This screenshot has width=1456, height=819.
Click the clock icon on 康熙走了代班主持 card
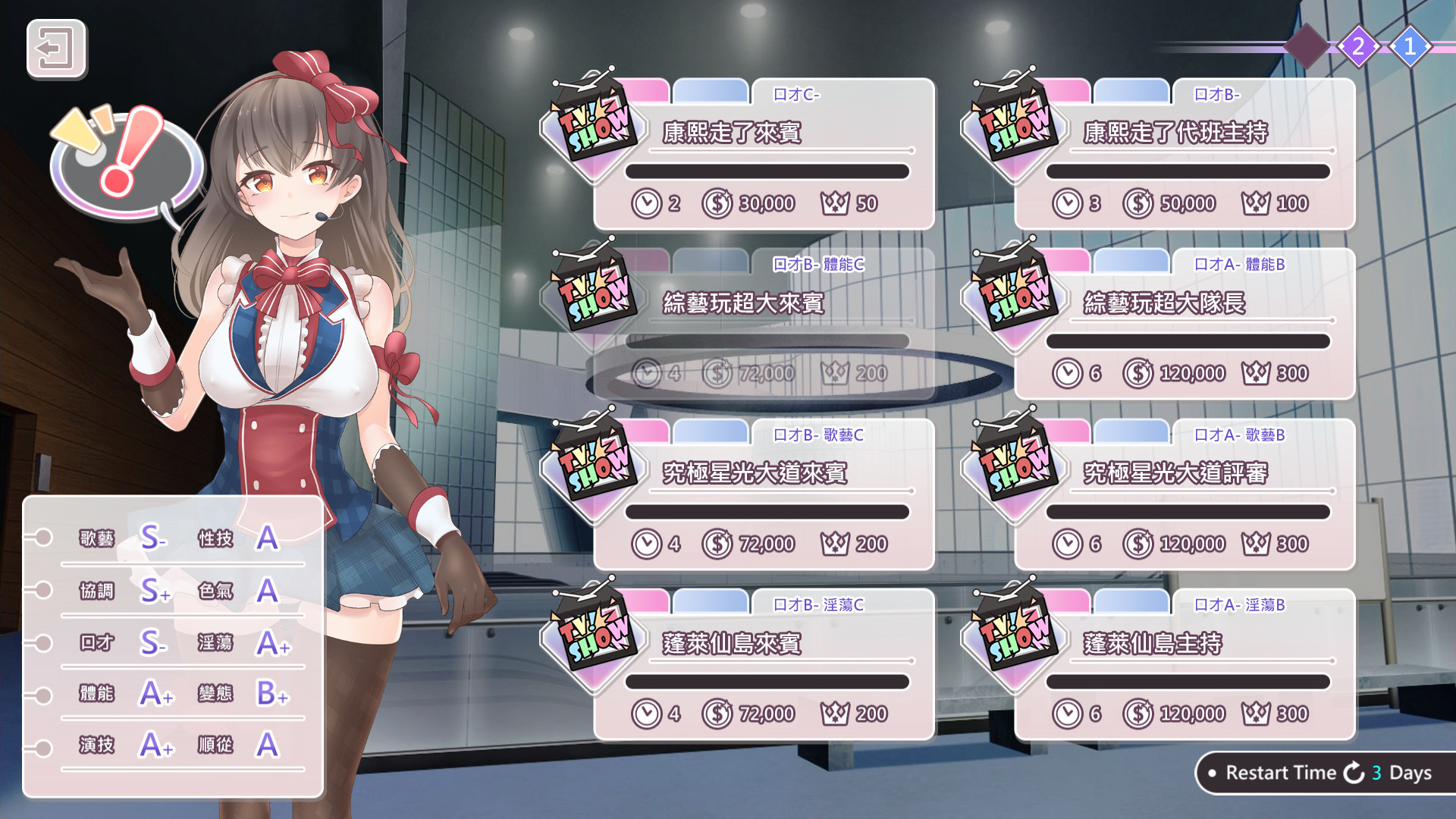[x=1068, y=202]
